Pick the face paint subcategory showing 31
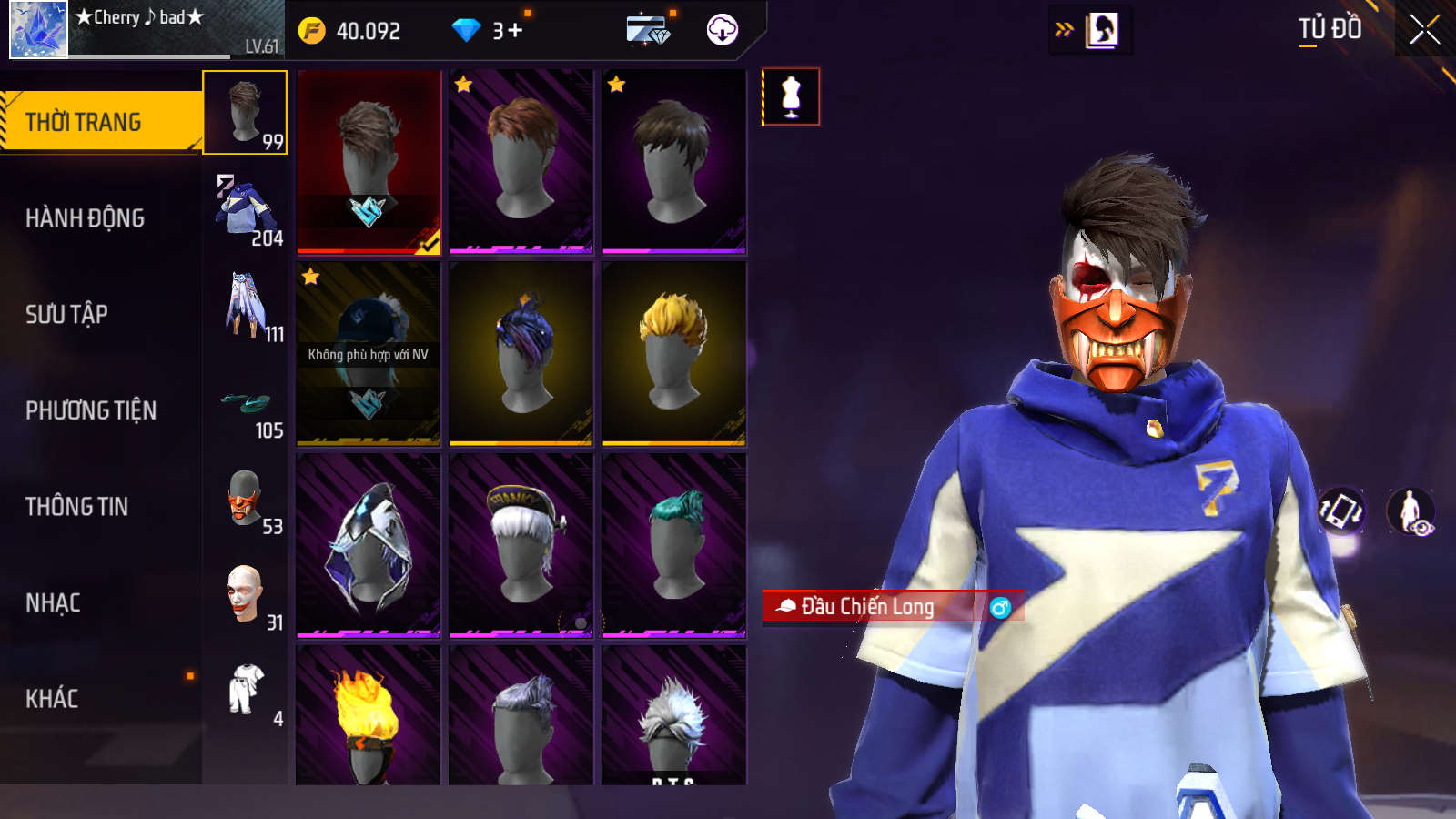 (x=245, y=596)
